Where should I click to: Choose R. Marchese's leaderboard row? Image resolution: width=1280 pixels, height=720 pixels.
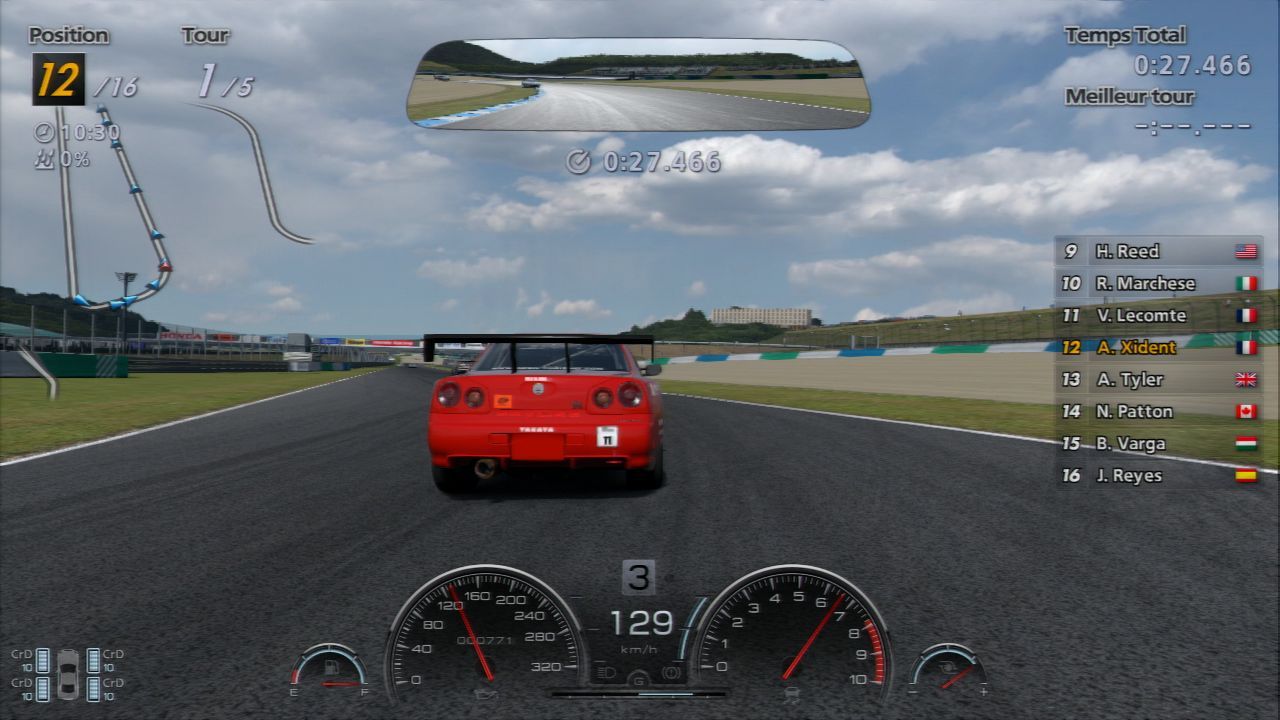pos(1158,283)
